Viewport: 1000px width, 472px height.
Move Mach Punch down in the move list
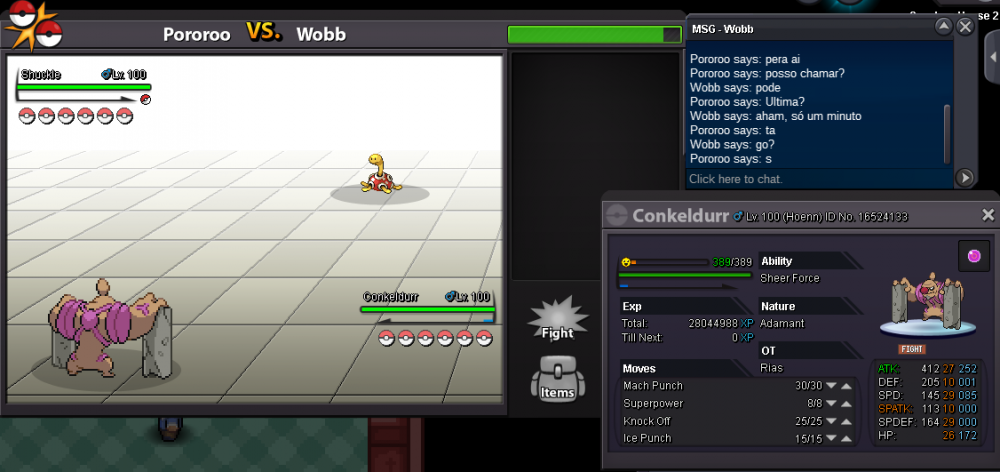830,386
